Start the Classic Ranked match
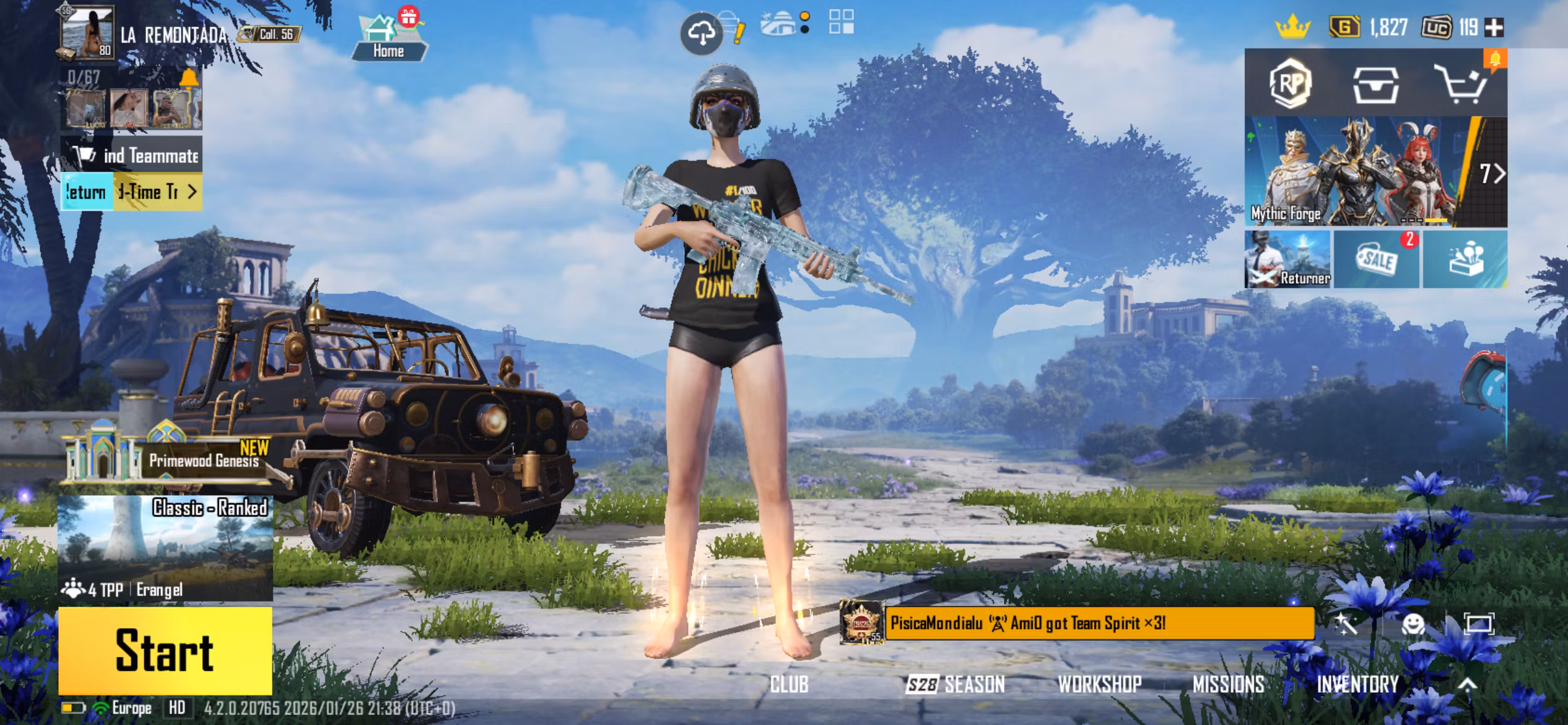The width and height of the screenshot is (1568, 725). (165, 650)
